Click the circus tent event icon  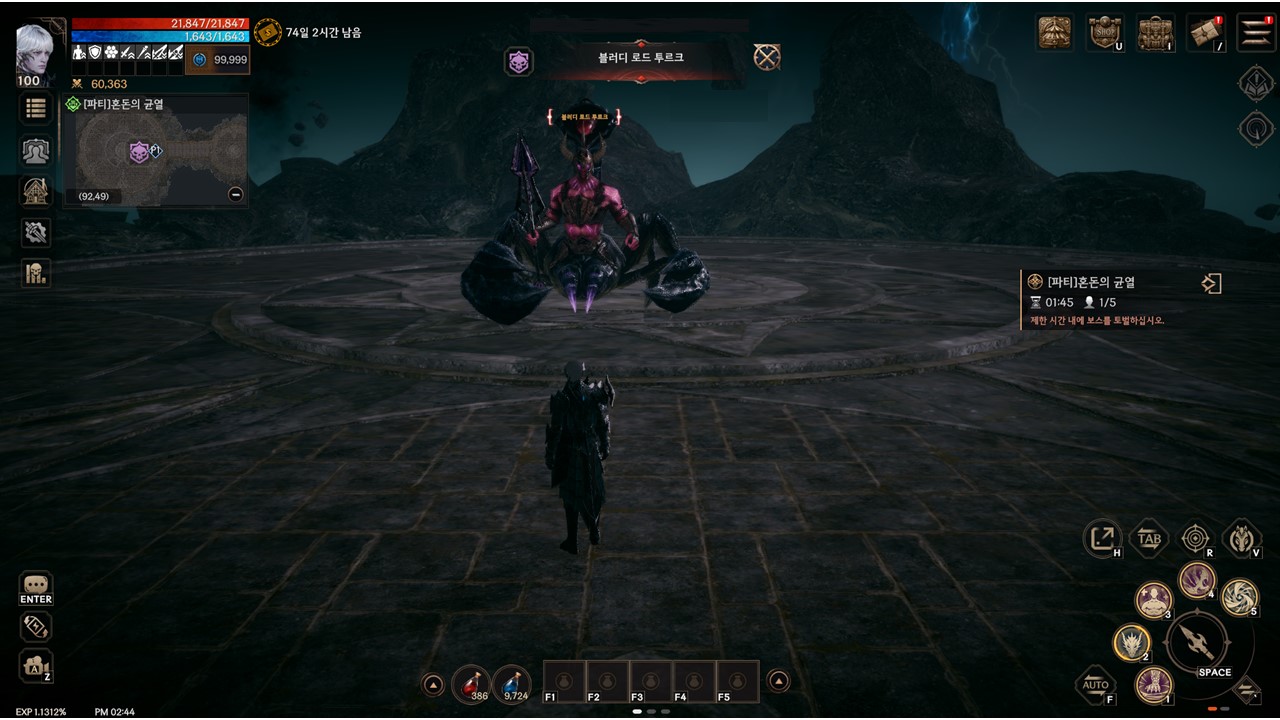tap(1055, 32)
